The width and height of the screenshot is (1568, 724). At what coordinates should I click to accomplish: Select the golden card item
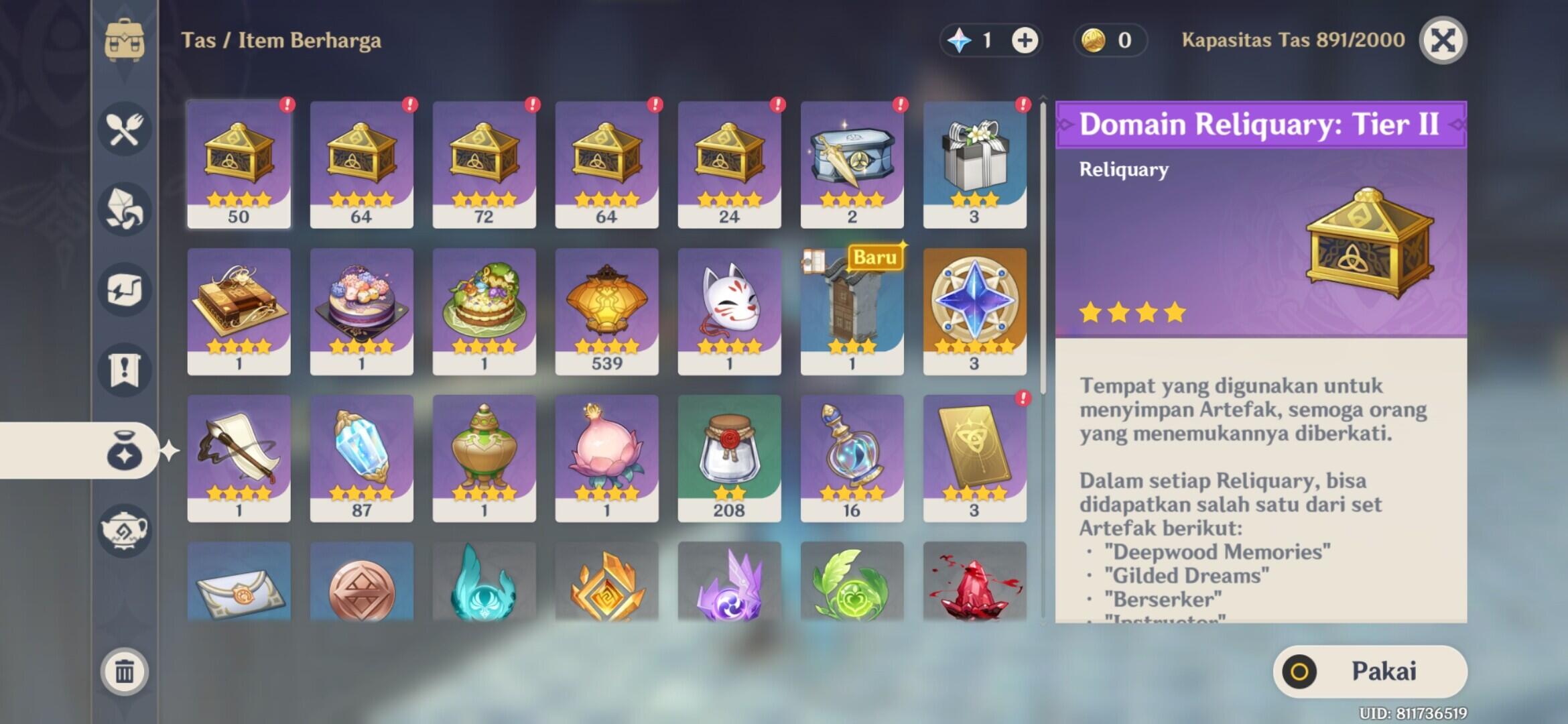974,458
